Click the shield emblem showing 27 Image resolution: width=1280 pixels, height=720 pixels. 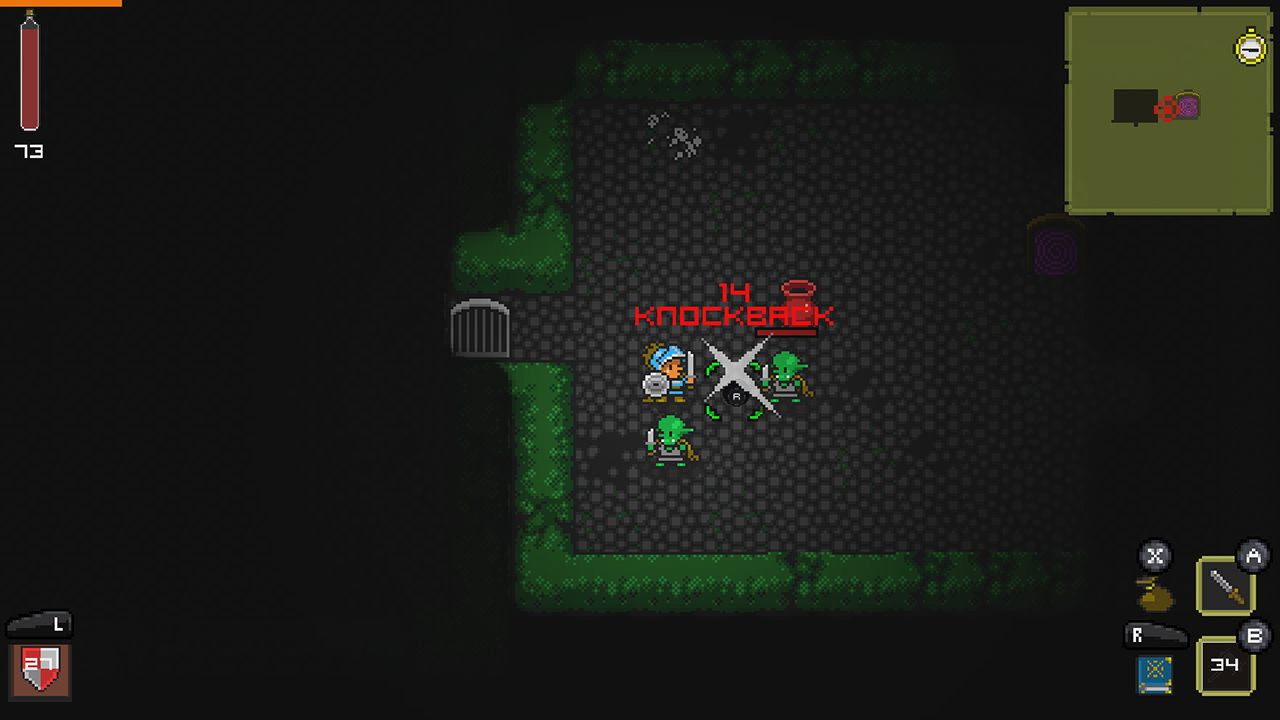(38, 671)
